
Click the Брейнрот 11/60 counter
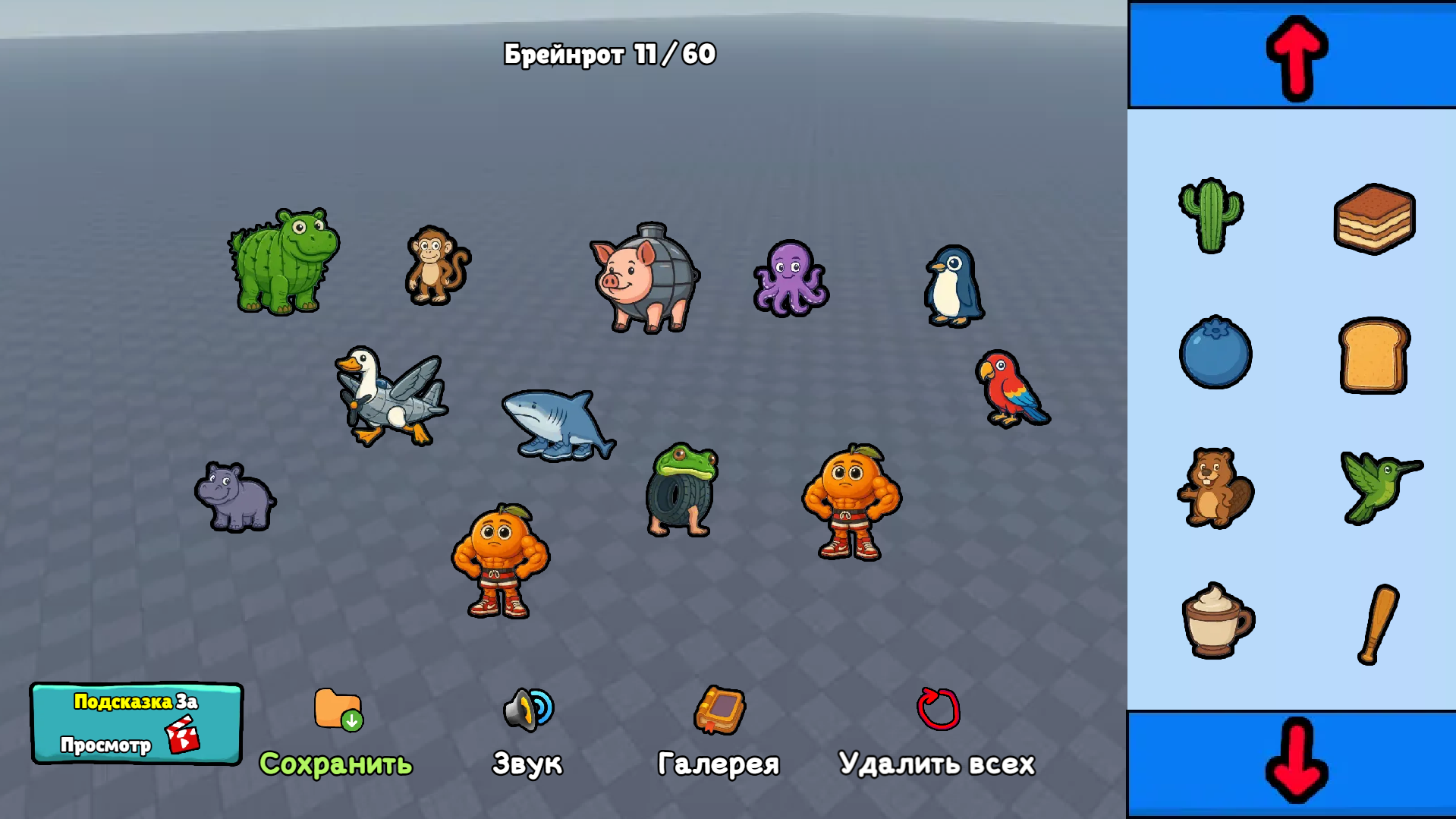click(609, 53)
